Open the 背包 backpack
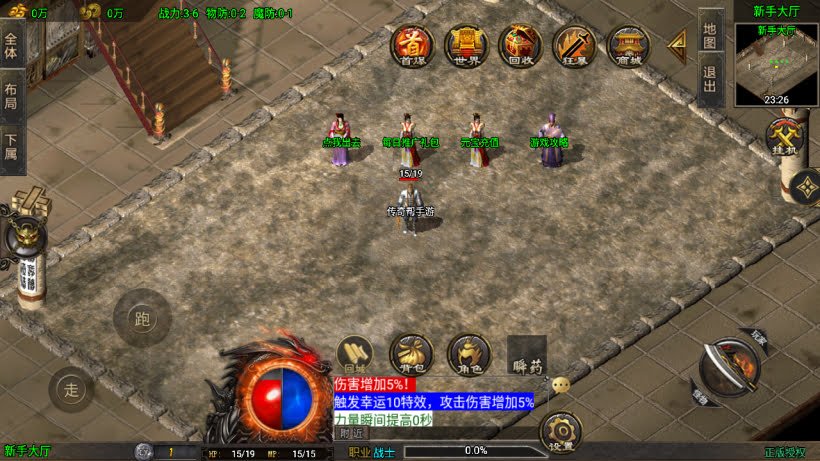This screenshot has width=820, height=461. tap(411, 355)
